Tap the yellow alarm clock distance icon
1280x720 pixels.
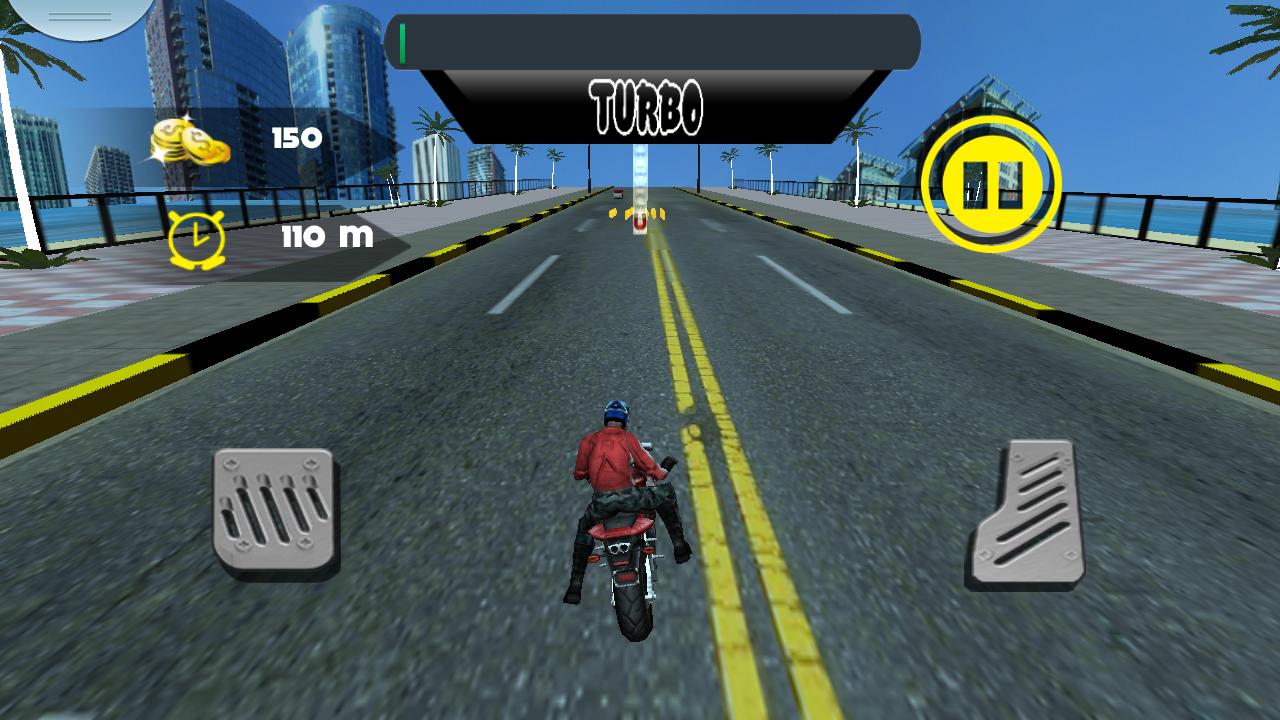click(196, 238)
